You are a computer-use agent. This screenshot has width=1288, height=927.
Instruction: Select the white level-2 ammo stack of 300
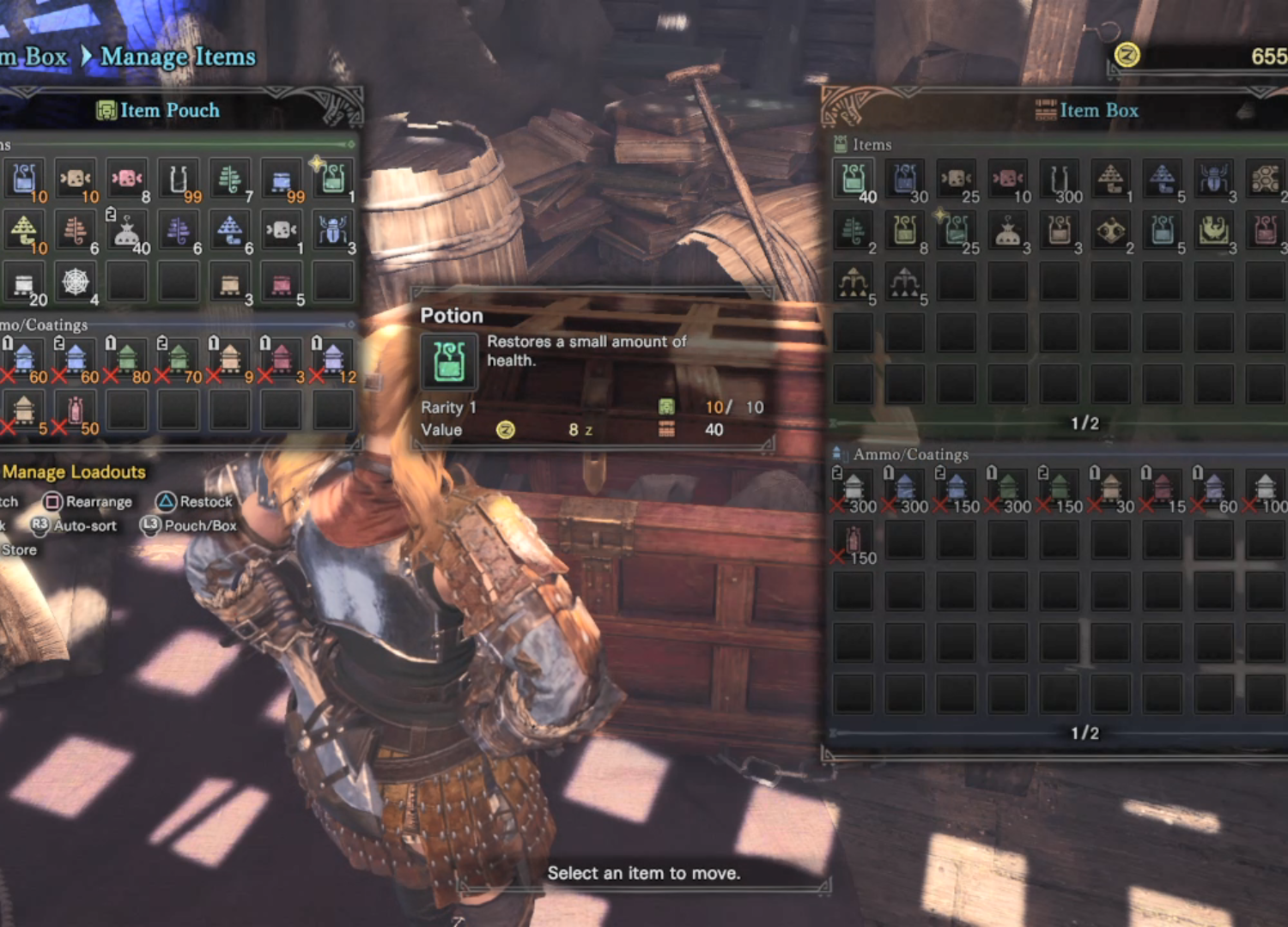[x=854, y=490]
